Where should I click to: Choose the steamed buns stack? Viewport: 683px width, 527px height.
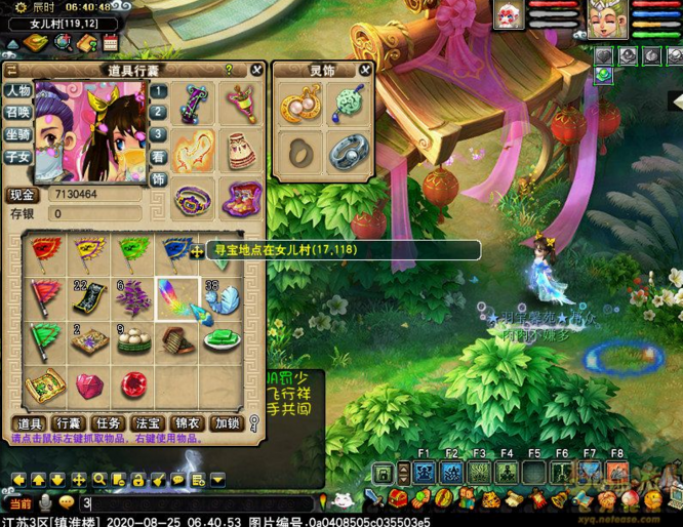click(132, 341)
